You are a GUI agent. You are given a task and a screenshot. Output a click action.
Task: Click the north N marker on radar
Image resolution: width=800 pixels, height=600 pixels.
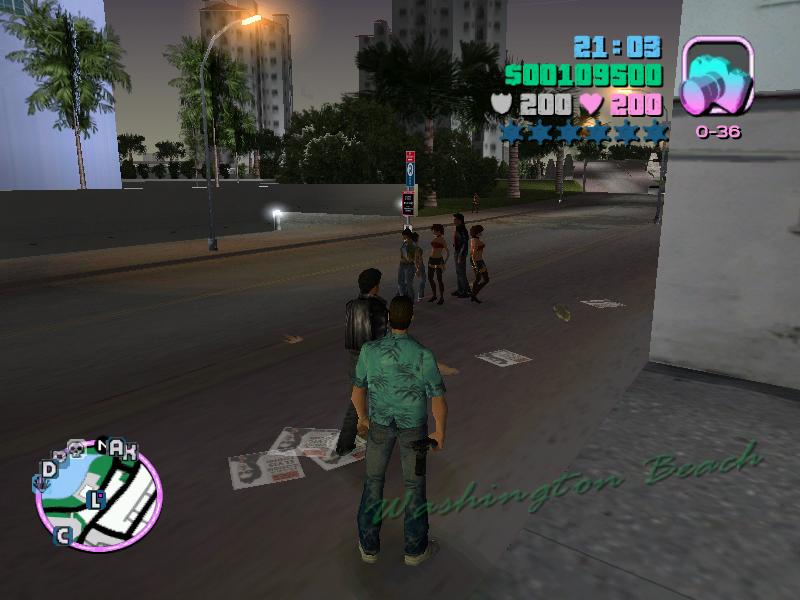click(103, 444)
